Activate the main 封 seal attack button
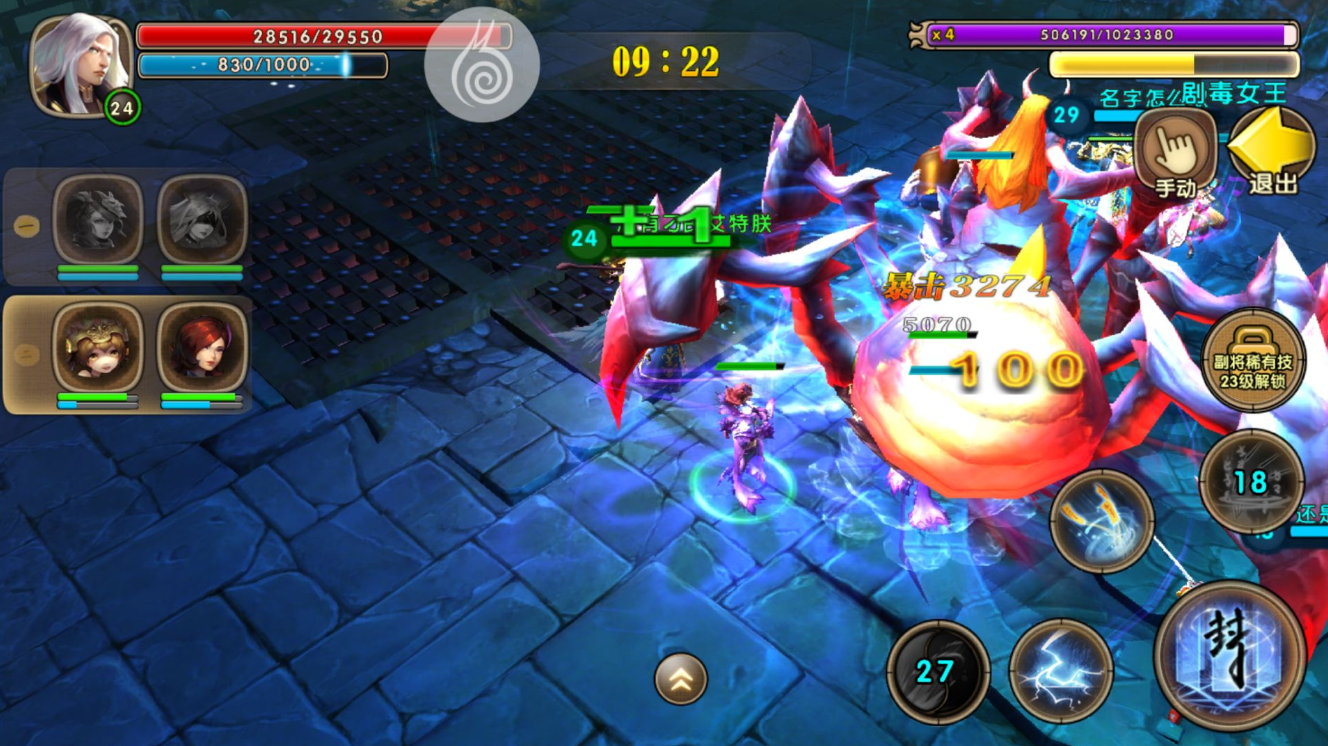 click(x=1229, y=655)
